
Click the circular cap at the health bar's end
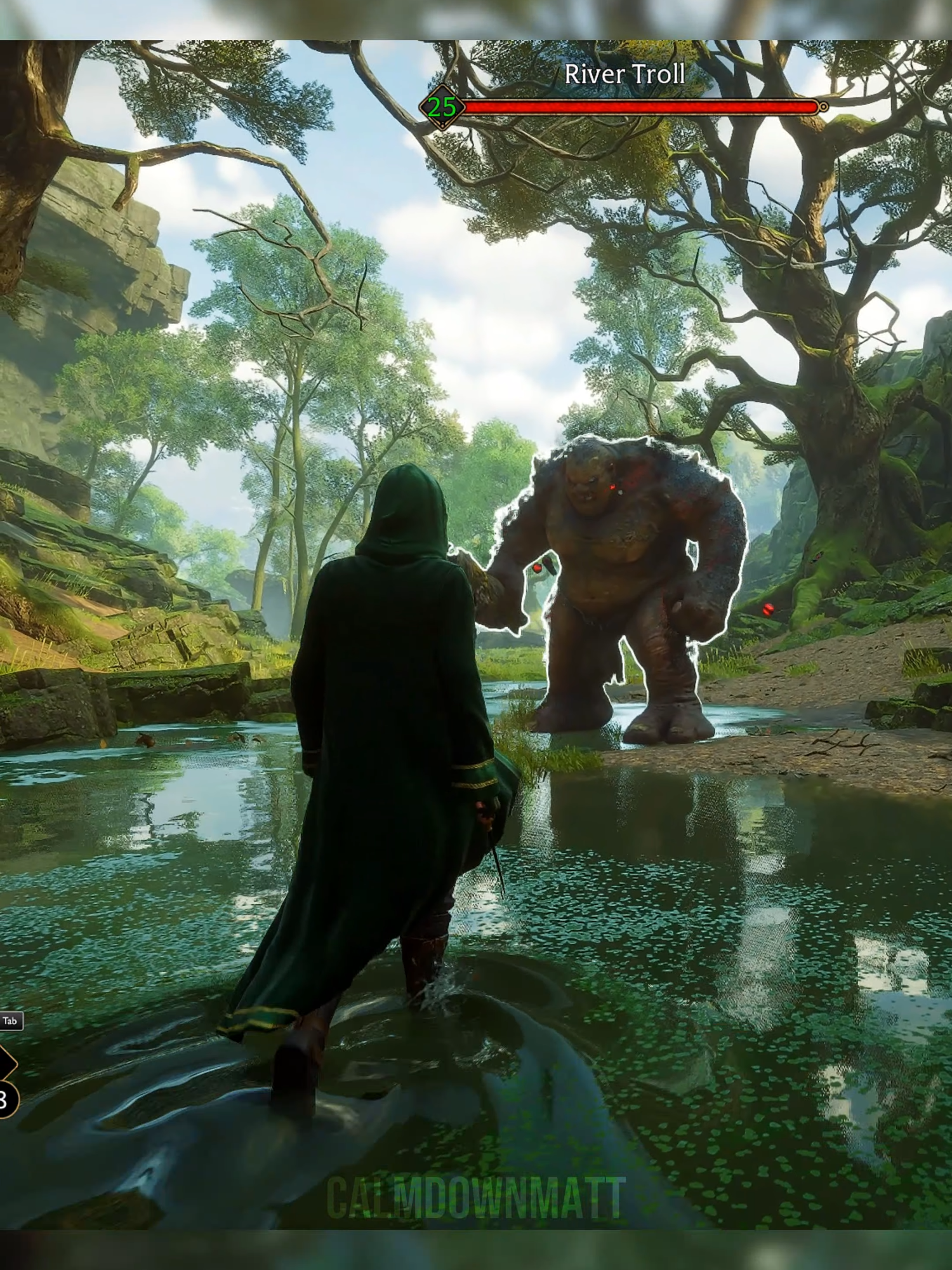coord(823,108)
